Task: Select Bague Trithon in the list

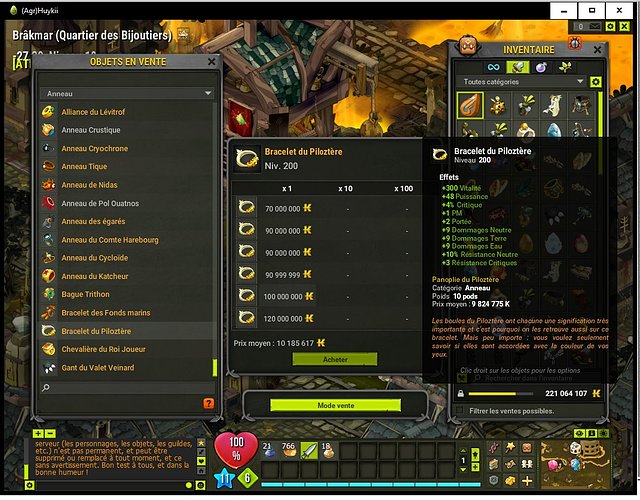Action: click(x=85, y=294)
